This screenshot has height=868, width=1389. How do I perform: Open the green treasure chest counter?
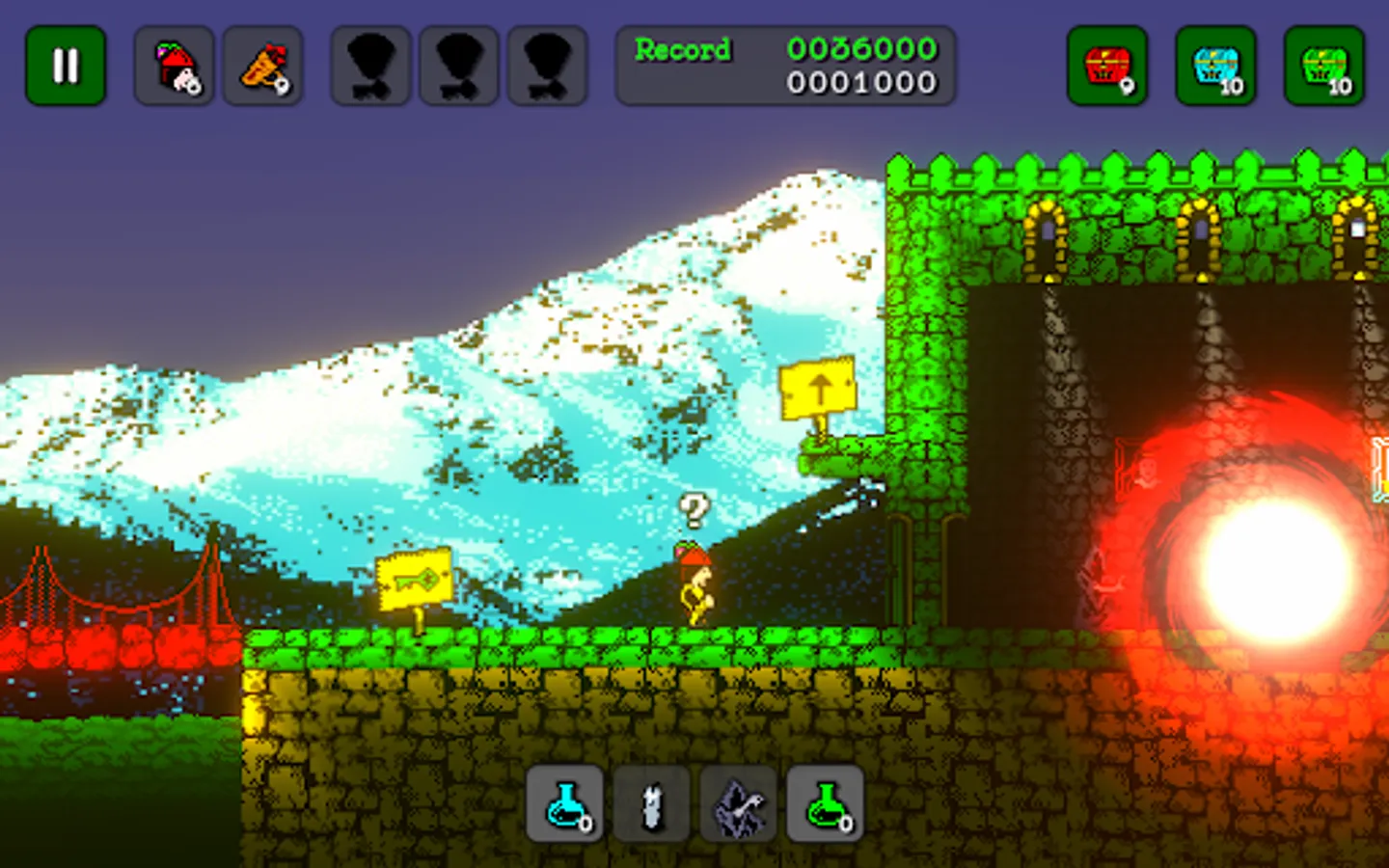[x=1324, y=66]
